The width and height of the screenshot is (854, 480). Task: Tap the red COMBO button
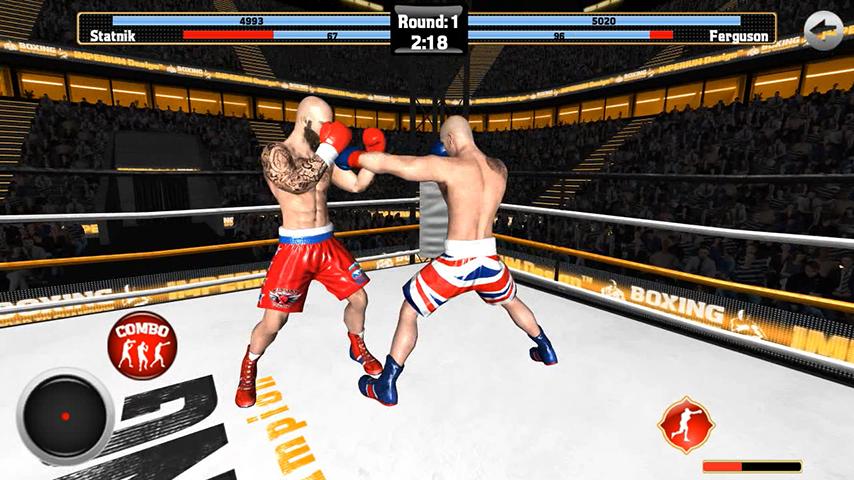point(142,345)
